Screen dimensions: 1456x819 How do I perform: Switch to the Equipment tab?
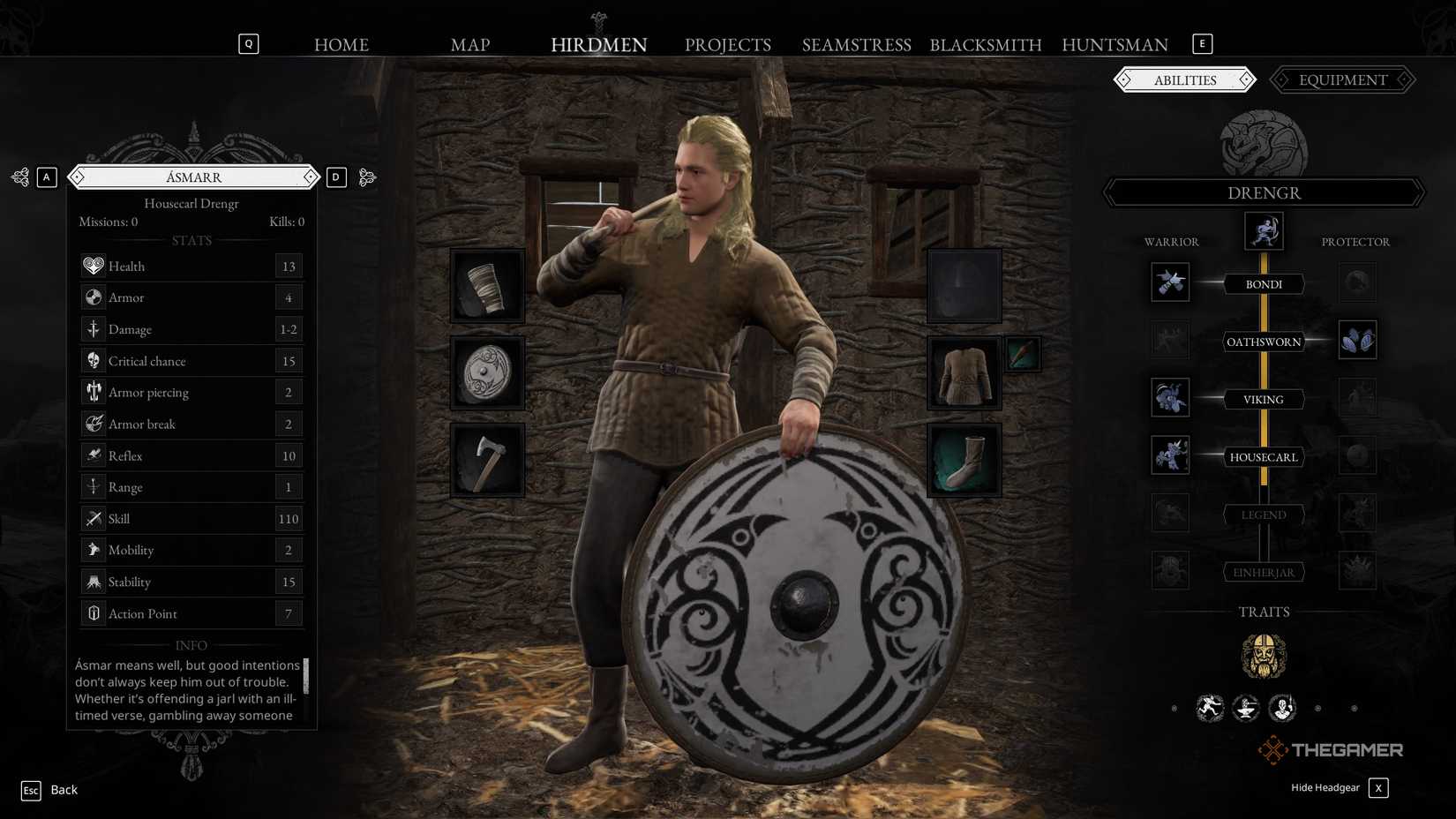(x=1341, y=79)
